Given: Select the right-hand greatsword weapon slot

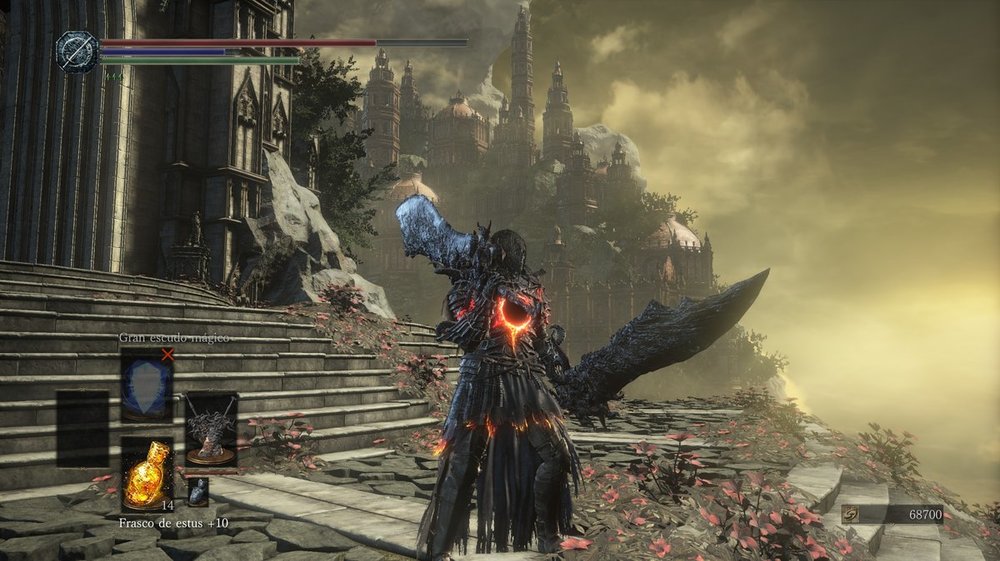Looking at the screenshot, I should coord(211,430).
